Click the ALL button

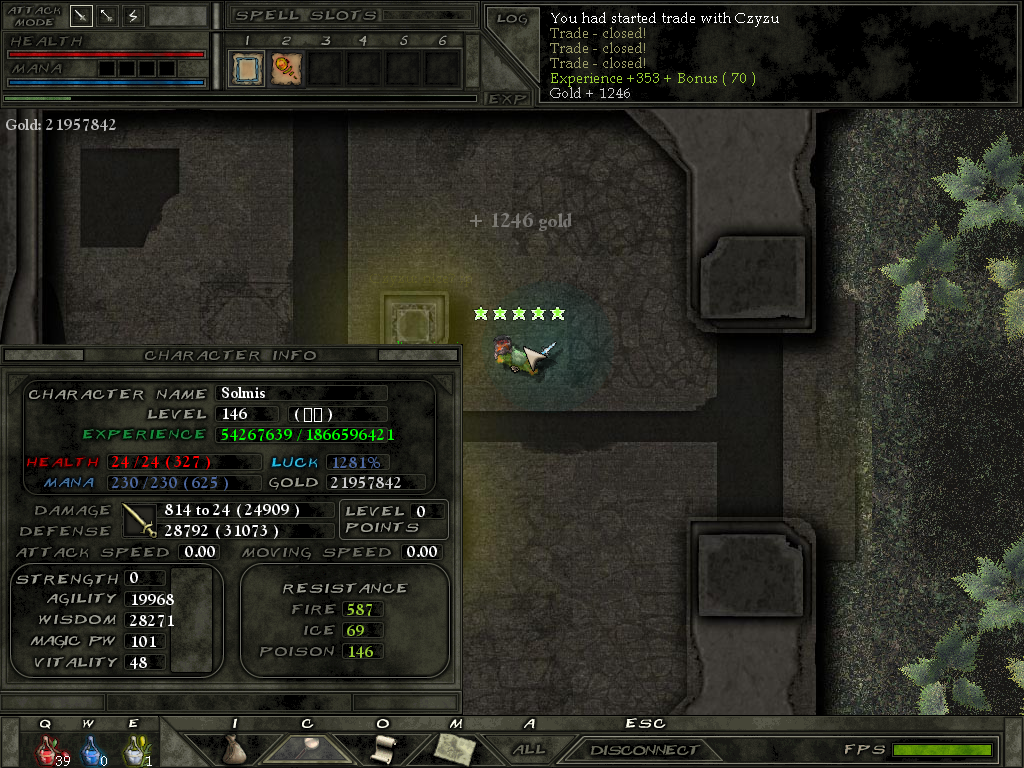point(529,749)
